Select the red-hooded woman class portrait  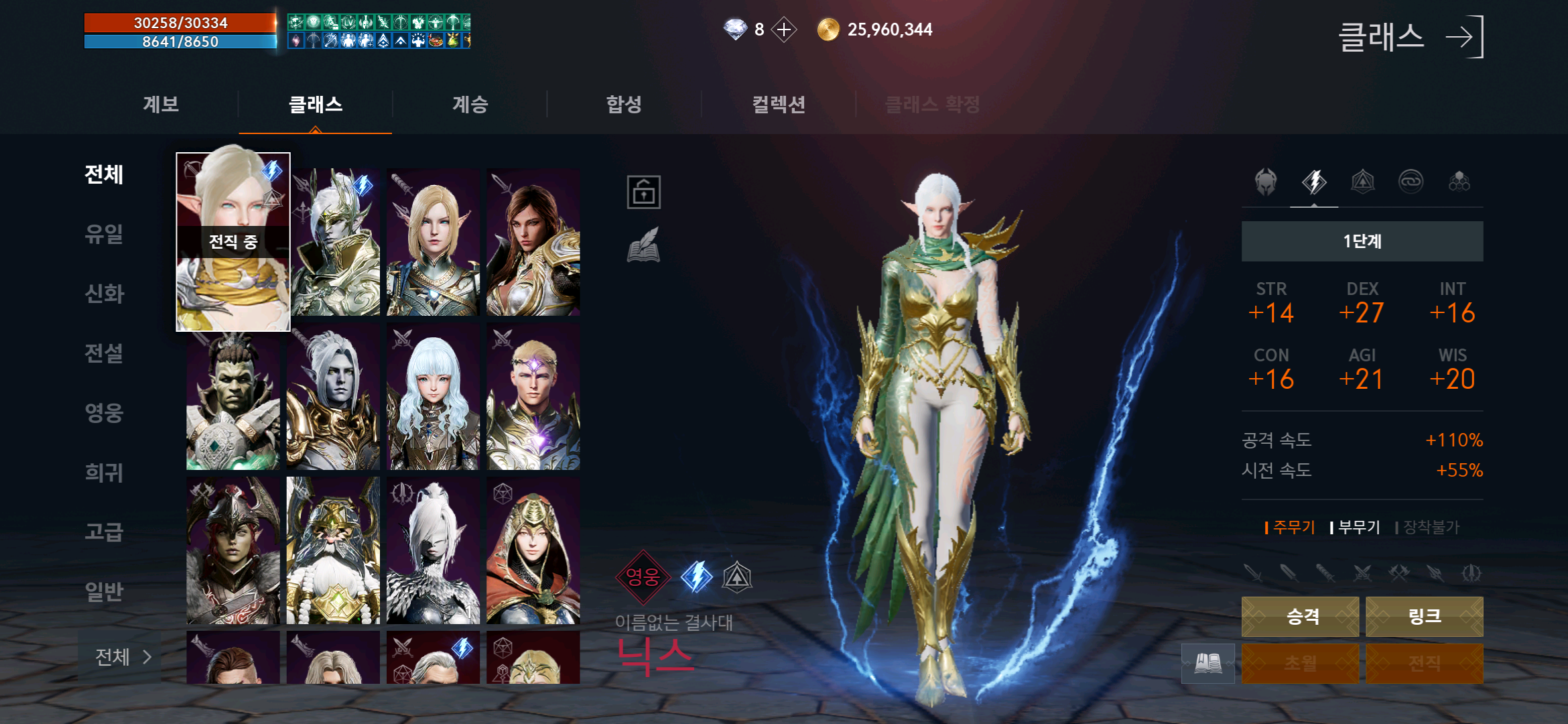click(533, 551)
